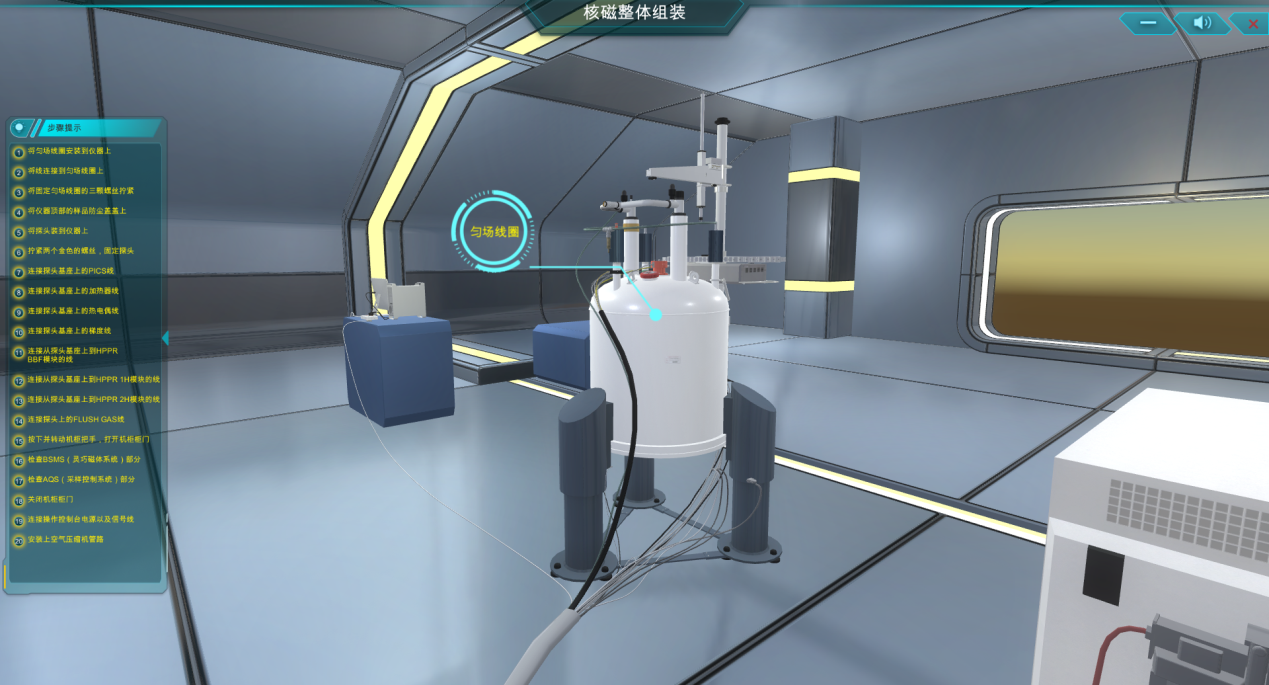The height and width of the screenshot is (685, 1269).
Task: Select step 16 检查BSMS hint
Action: tap(84, 460)
